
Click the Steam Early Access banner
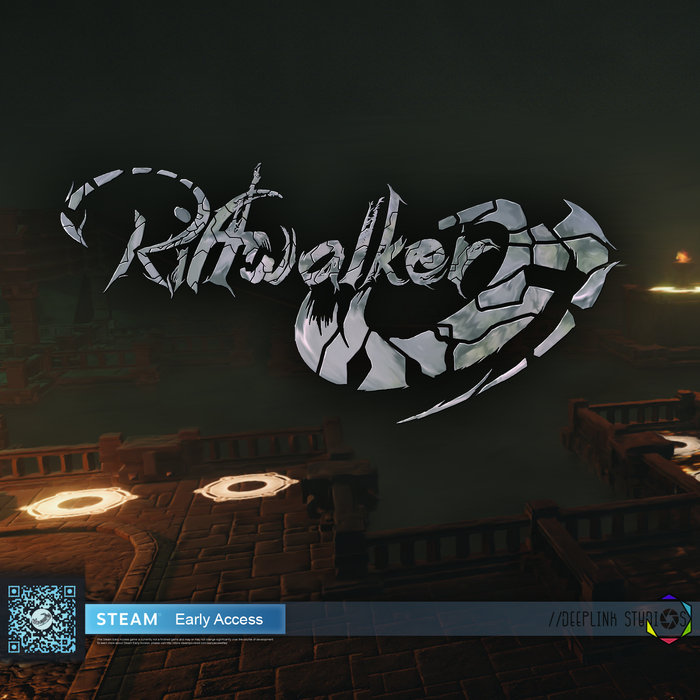click(185, 618)
